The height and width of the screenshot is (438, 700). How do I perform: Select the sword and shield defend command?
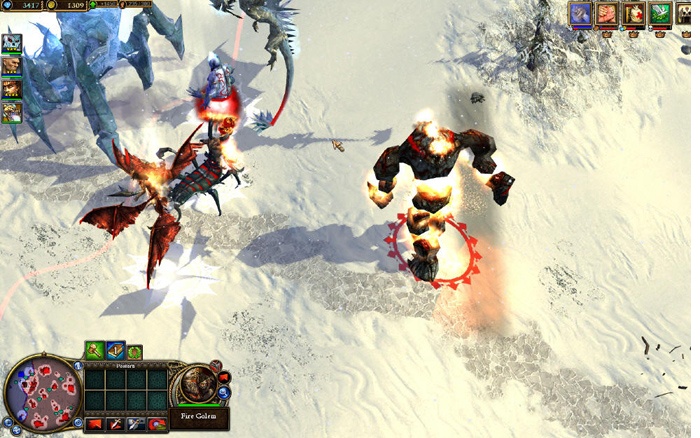136,425
